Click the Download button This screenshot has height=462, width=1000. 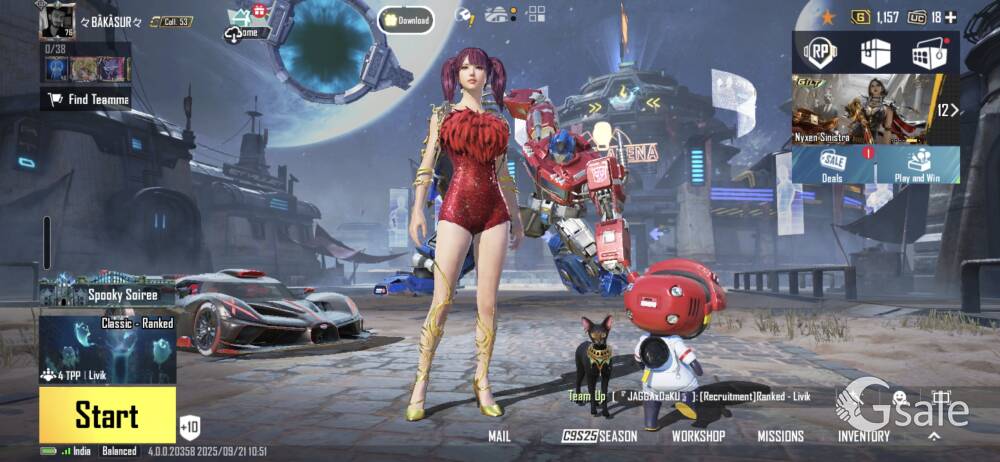[x=405, y=20]
